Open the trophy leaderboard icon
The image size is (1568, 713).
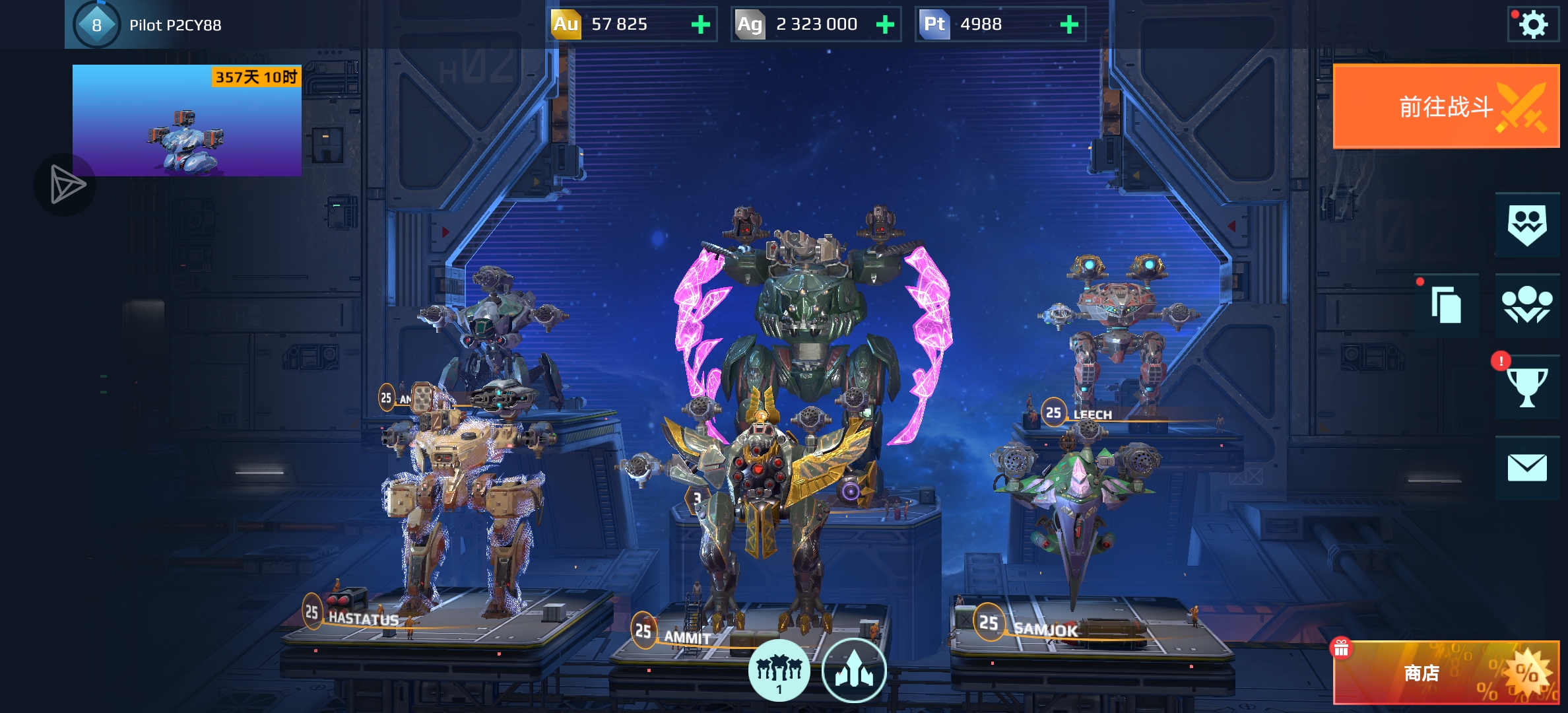click(1526, 387)
